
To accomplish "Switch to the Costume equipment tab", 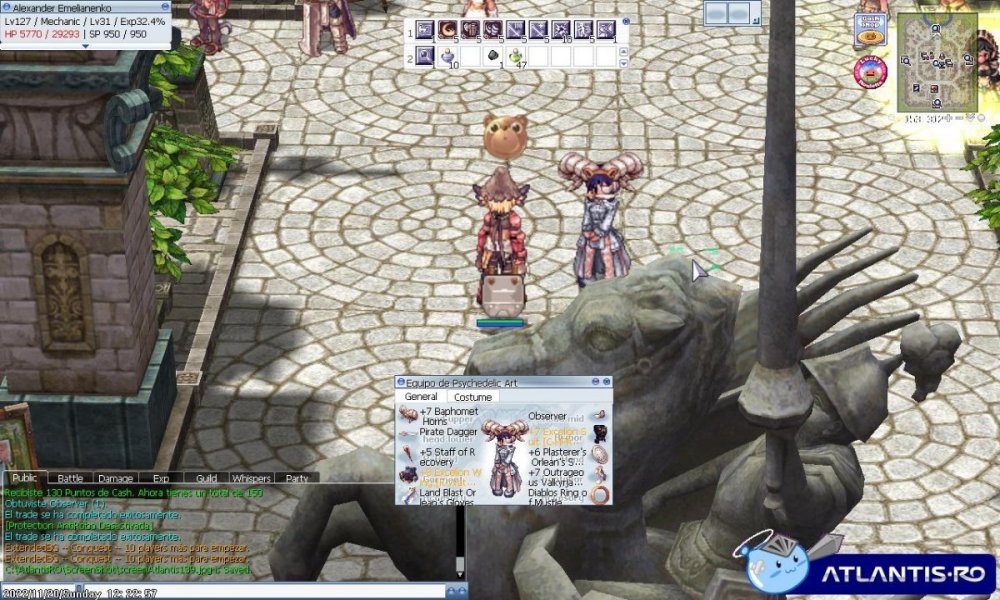I will coord(473,397).
